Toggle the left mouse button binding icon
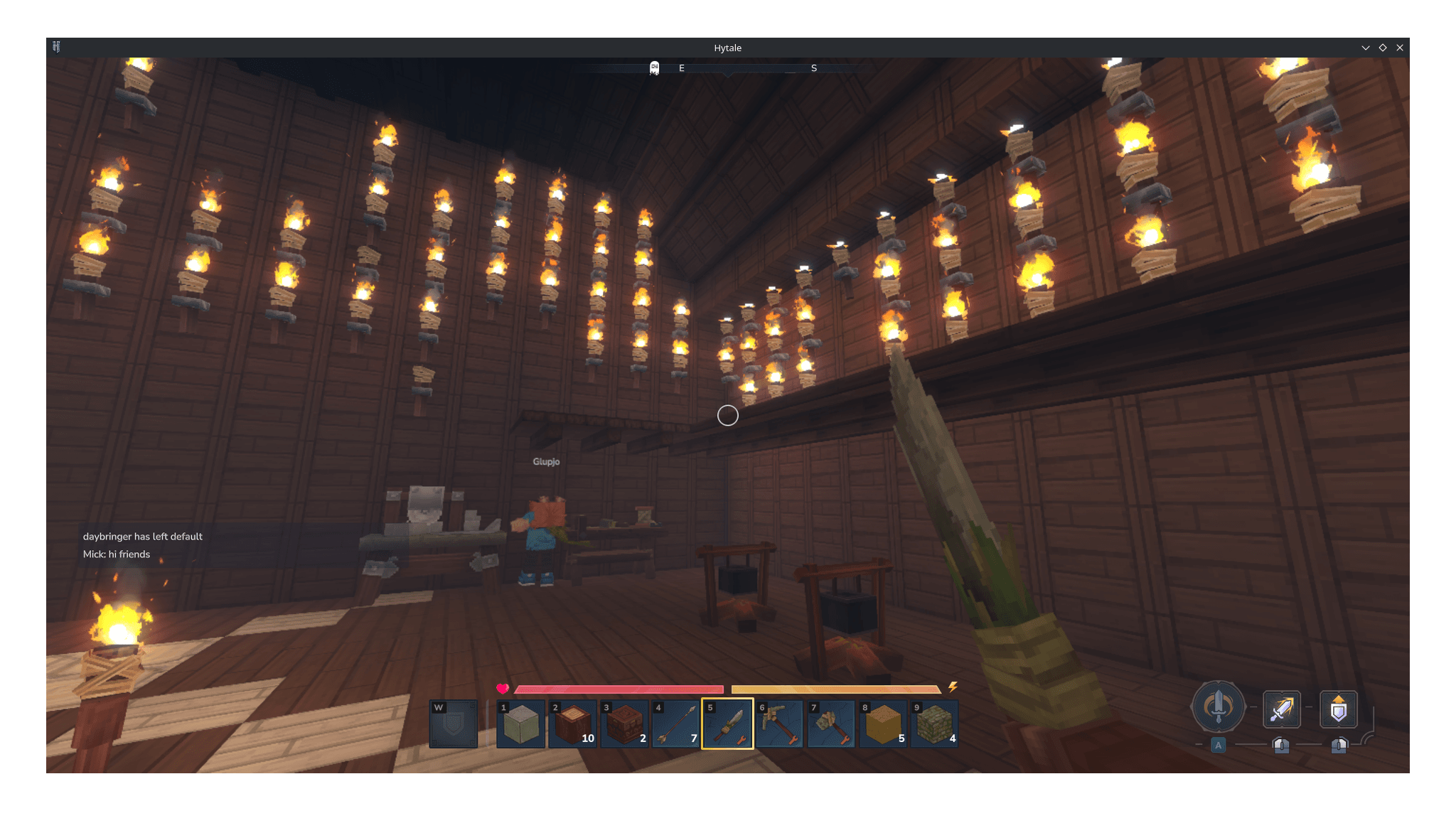Image resolution: width=1456 pixels, height=828 pixels. [x=1280, y=746]
